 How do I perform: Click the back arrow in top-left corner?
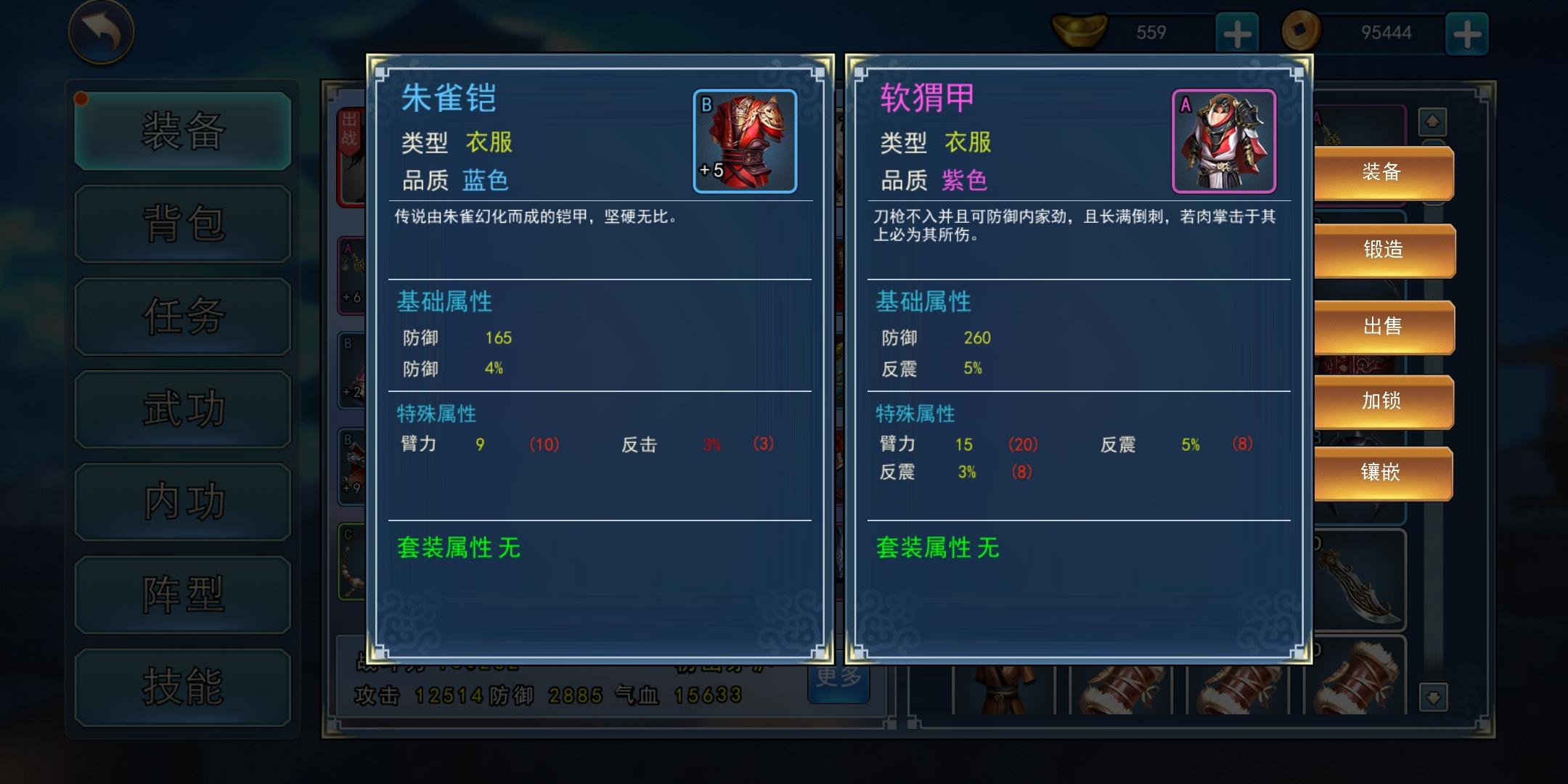102,33
